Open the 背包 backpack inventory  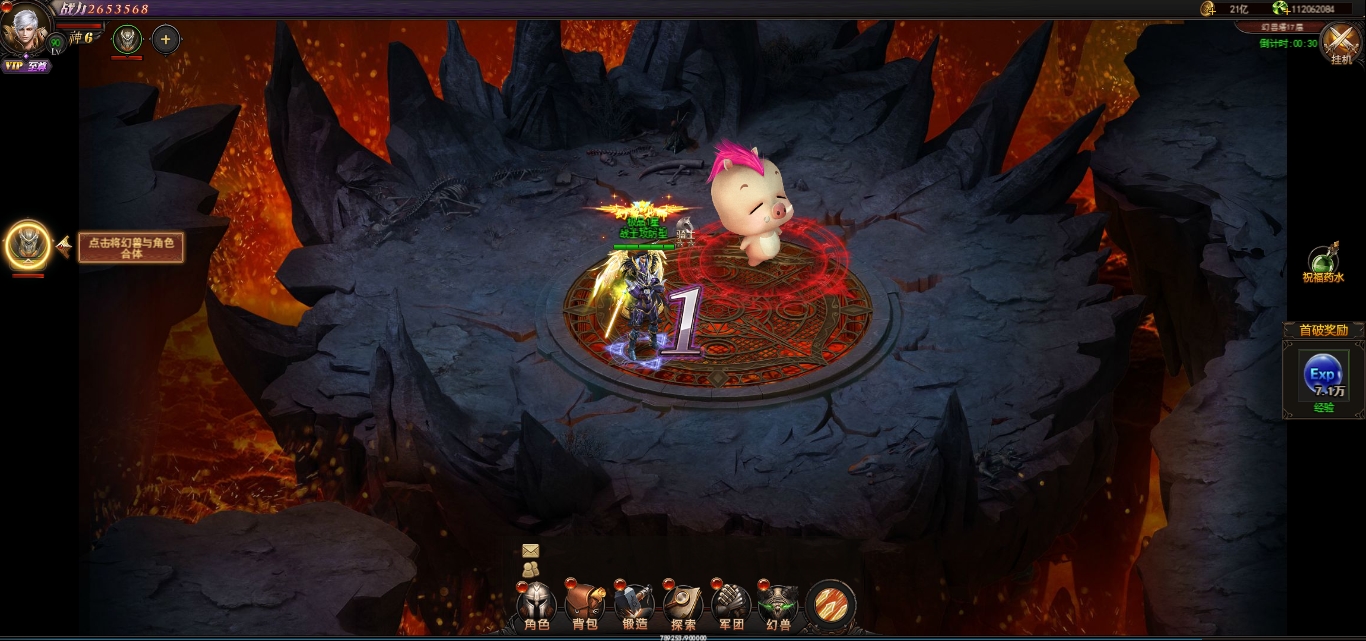point(585,604)
